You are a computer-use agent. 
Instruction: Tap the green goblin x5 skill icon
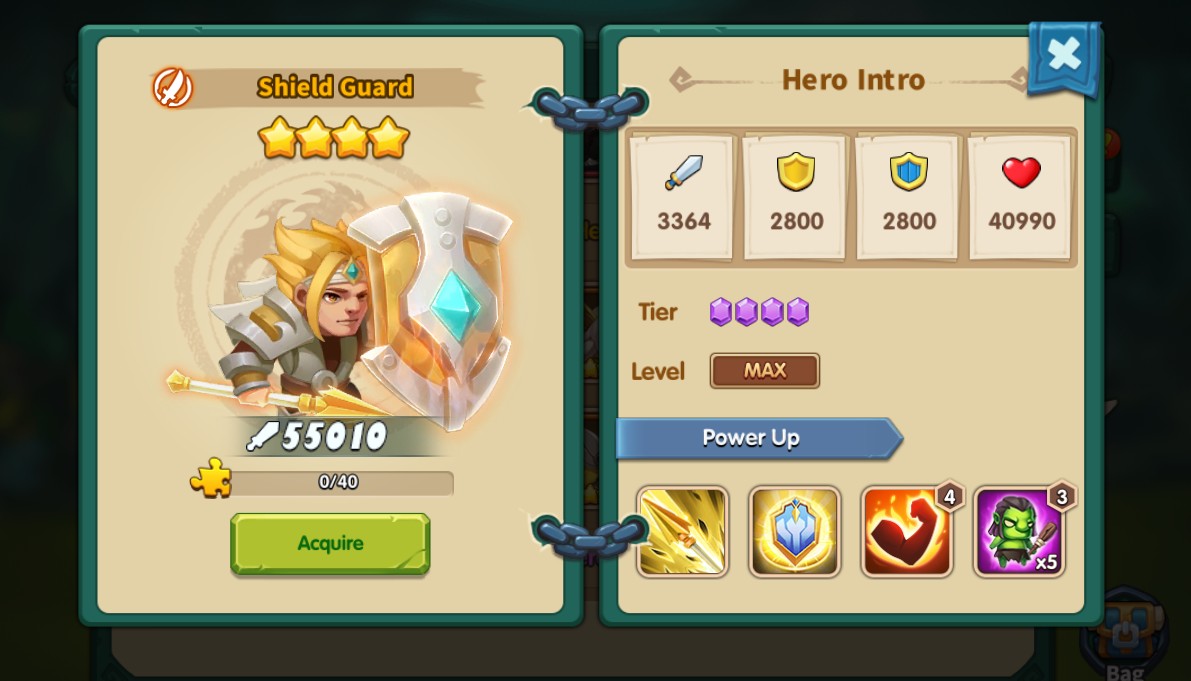[1019, 532]
